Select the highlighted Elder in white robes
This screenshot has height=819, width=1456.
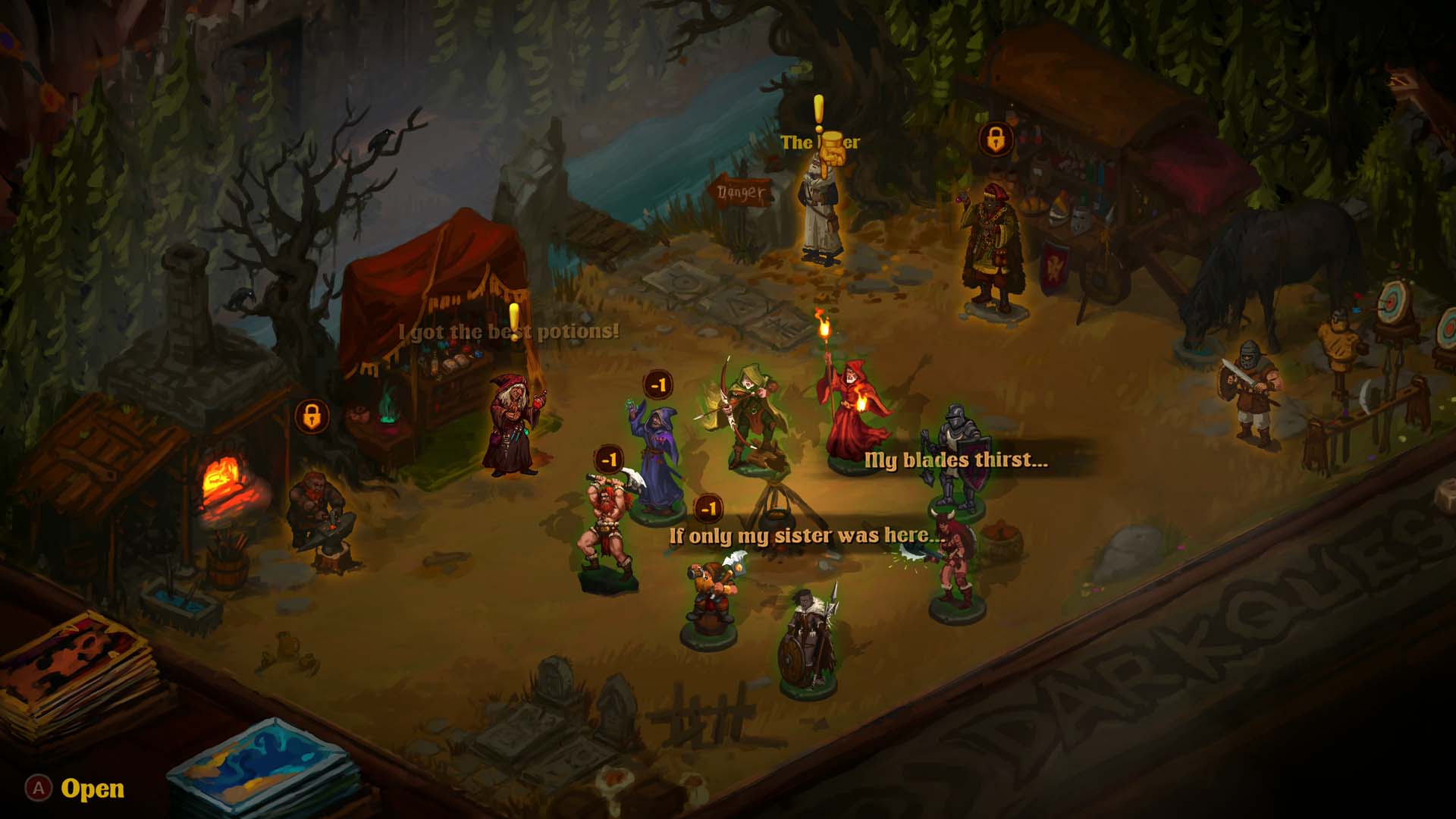821,212
